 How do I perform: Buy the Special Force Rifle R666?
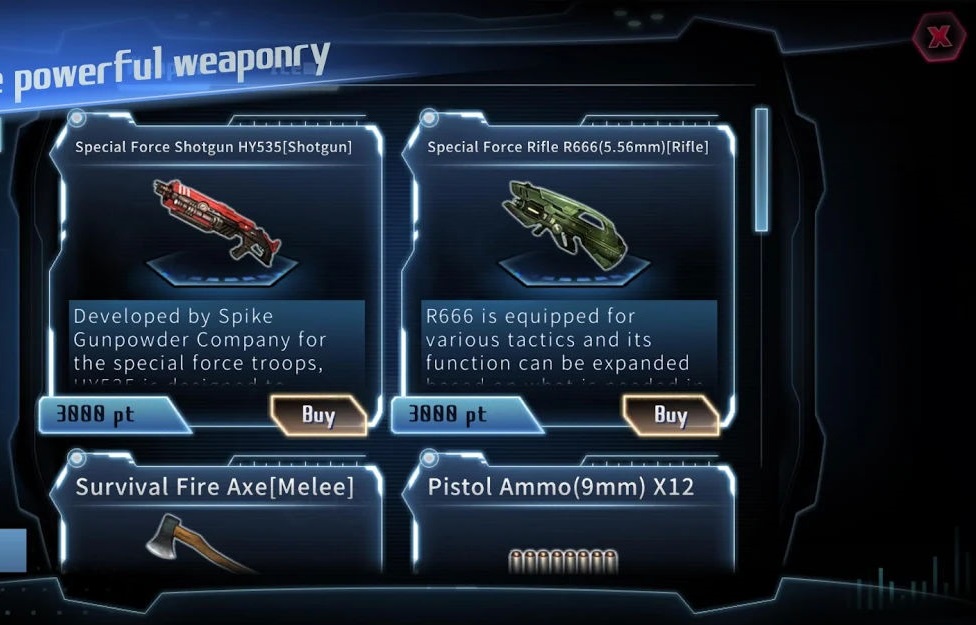[670, 415]
